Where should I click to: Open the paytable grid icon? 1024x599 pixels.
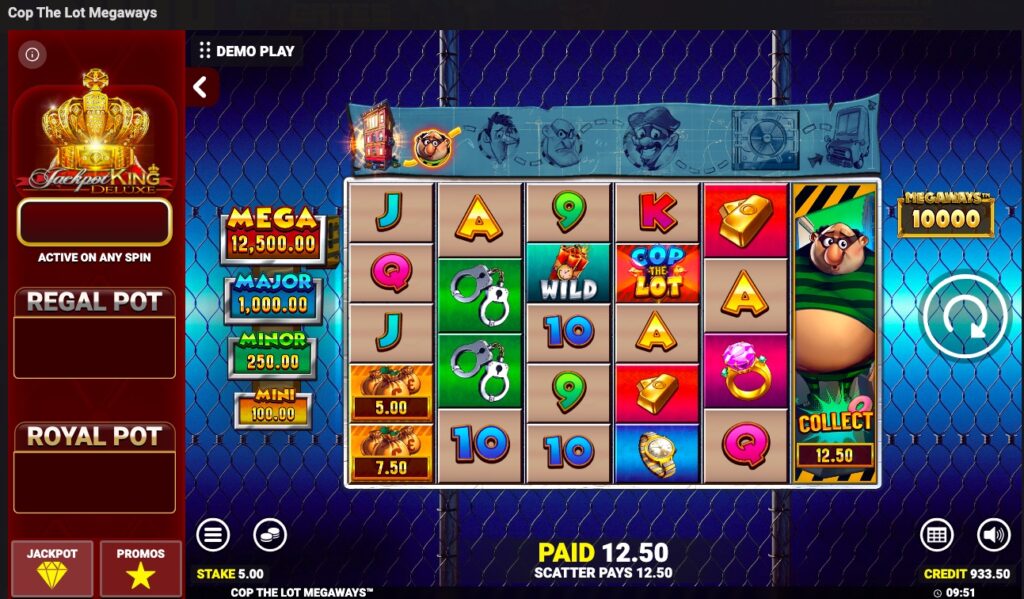(x=936, y=535)
